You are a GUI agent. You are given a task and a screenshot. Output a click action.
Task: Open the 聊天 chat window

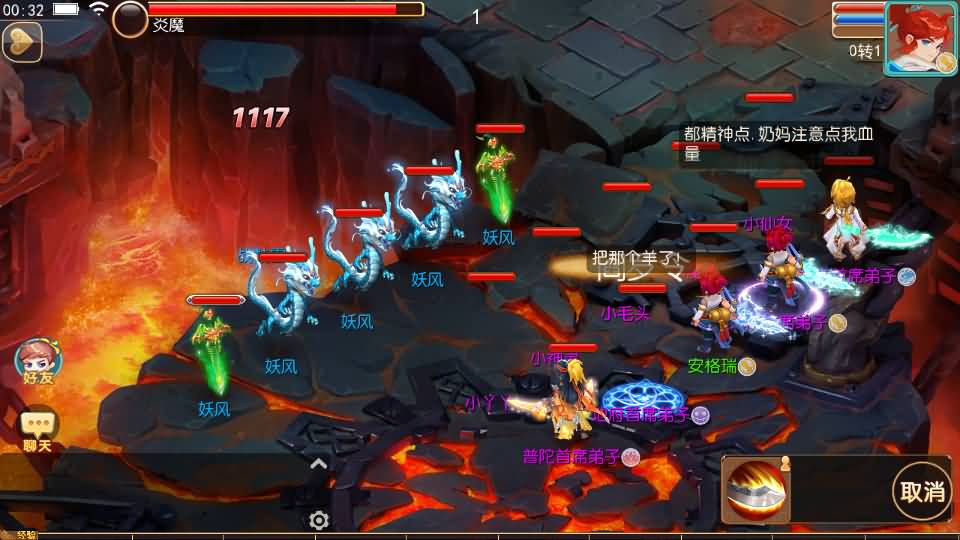(x=38, y=430)
